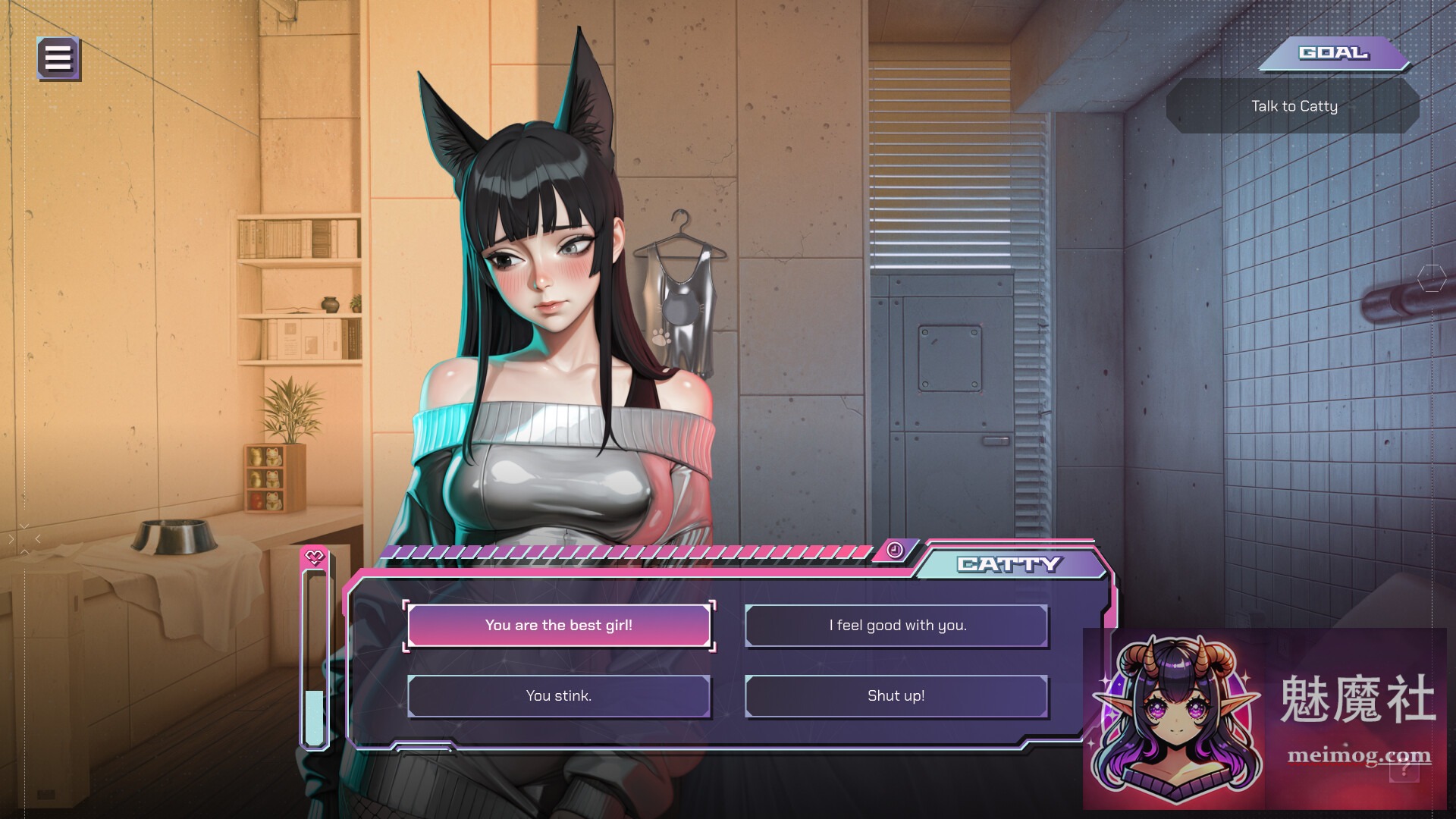The width and height of the screenshot is (1456, 819).
Task: Click the left-pointing chevron on the left edge
Action: click(38, 537)
